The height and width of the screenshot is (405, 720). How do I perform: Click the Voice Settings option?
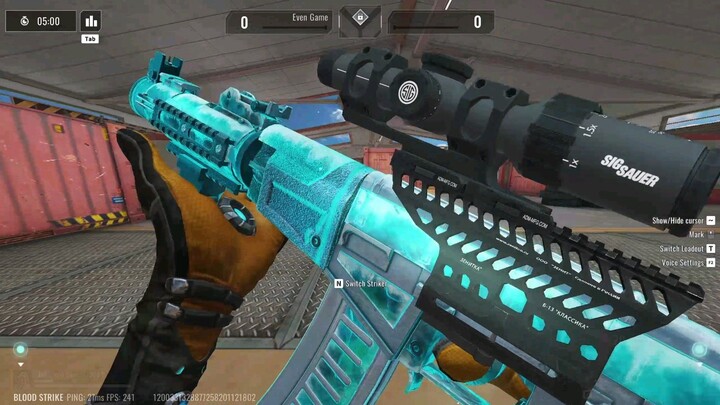[683, 262]
